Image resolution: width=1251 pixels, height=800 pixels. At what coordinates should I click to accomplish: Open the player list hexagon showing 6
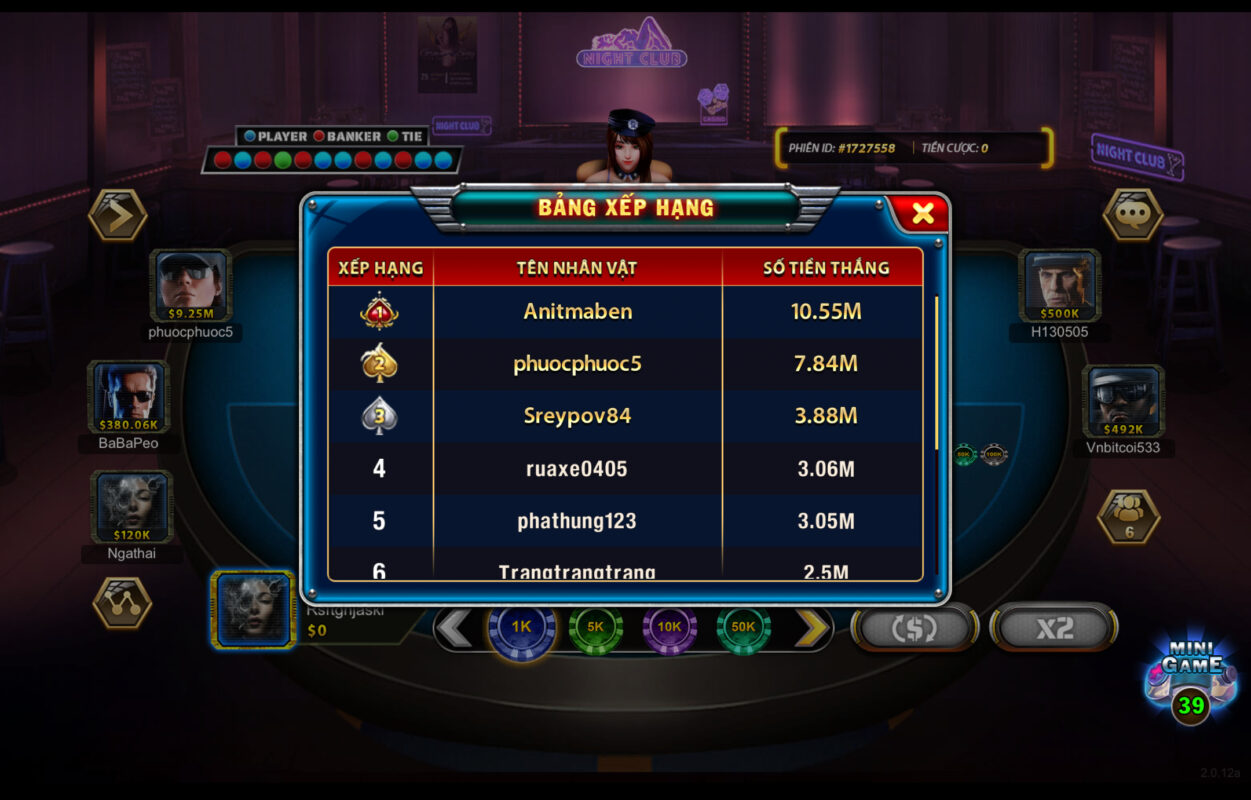pos(1129,515)
